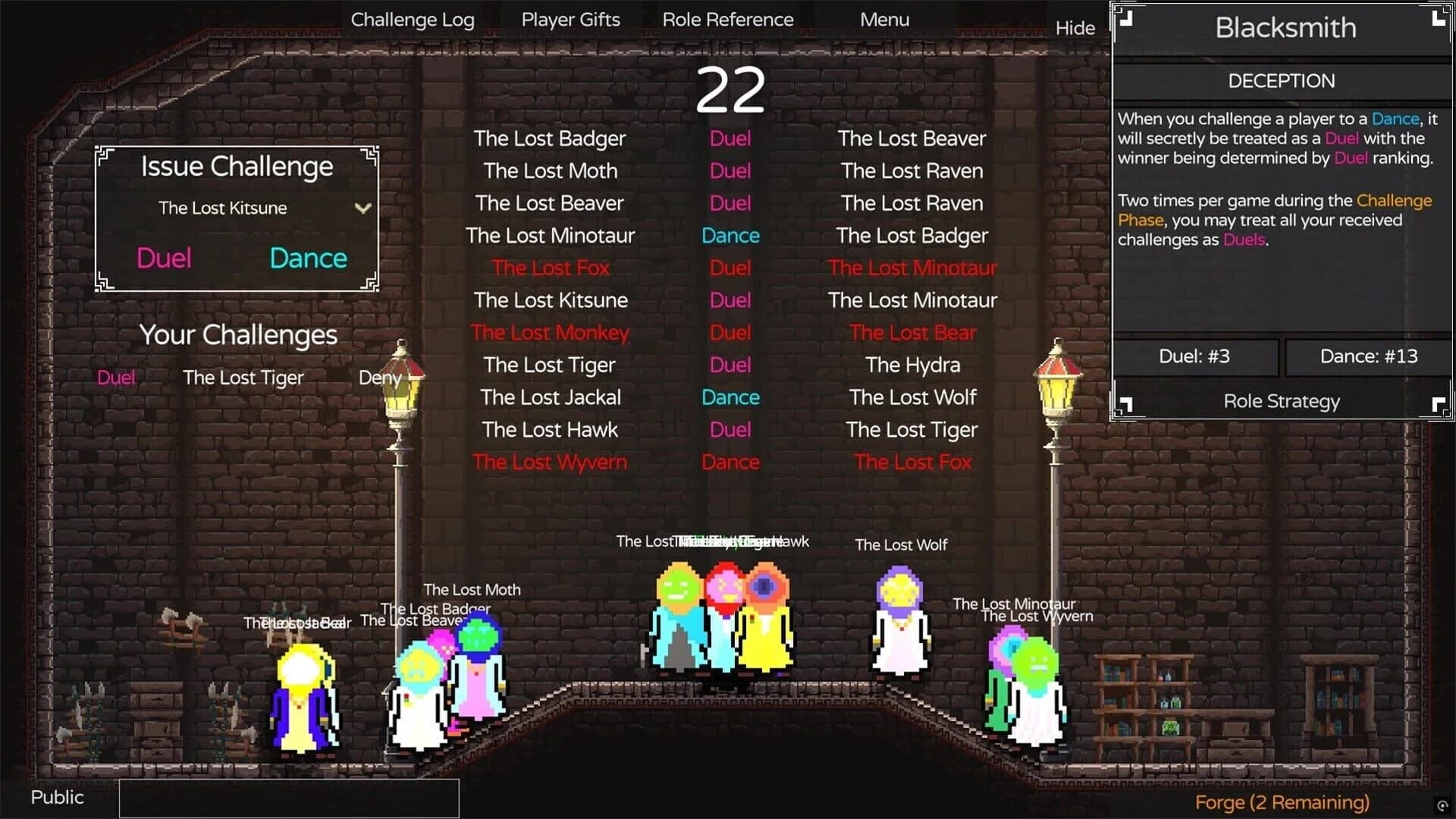Click the Public chat input field
This screenshot has width=1456, height=819.
(288, 797)
